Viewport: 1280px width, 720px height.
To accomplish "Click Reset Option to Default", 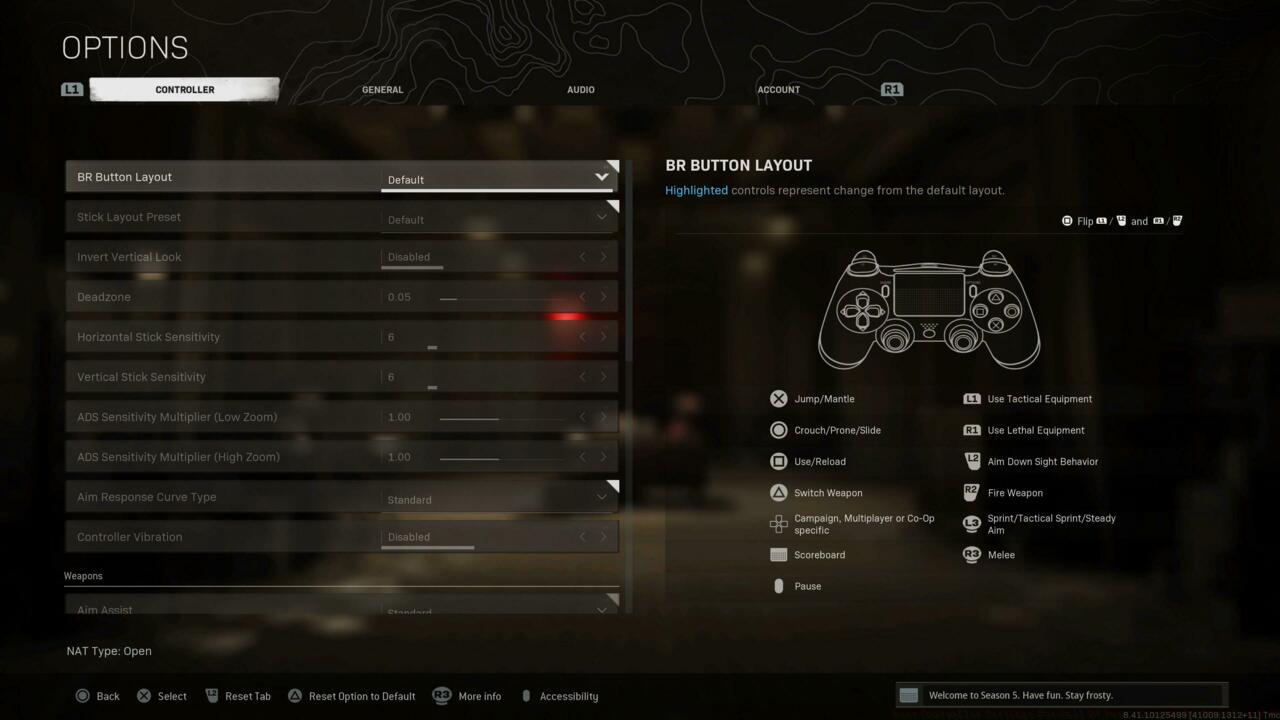I will click(351, 696).
